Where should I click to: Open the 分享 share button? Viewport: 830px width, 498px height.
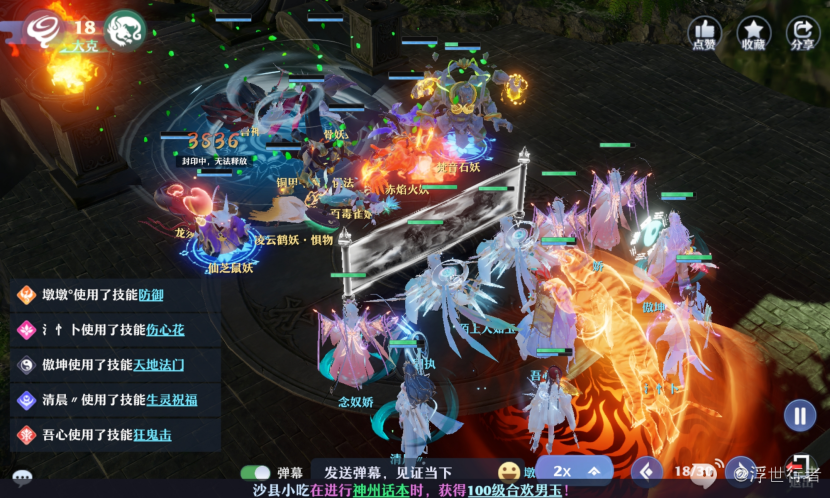(802, 32)
